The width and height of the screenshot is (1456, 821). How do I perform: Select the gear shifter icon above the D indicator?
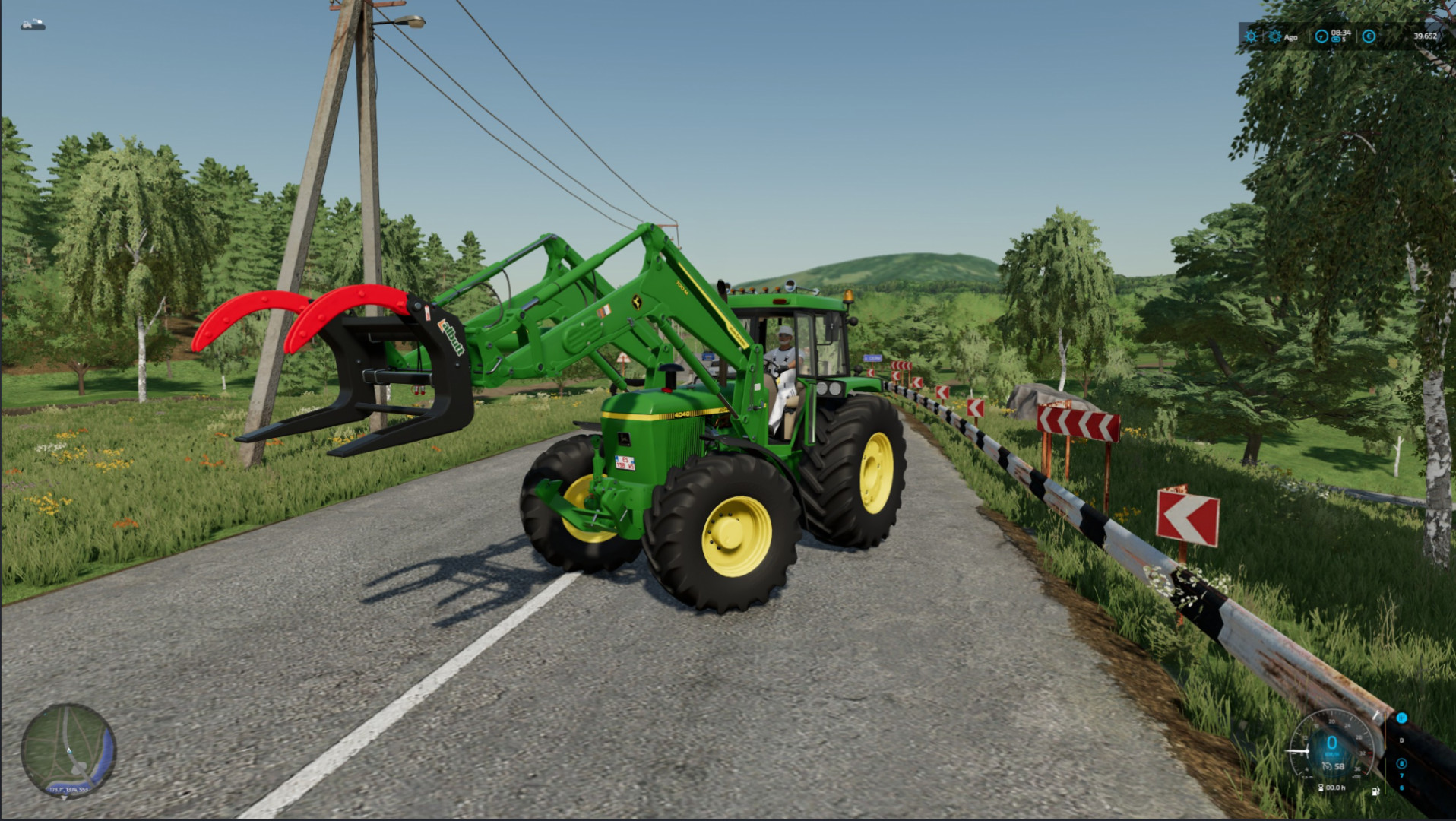pos(1401,718)
